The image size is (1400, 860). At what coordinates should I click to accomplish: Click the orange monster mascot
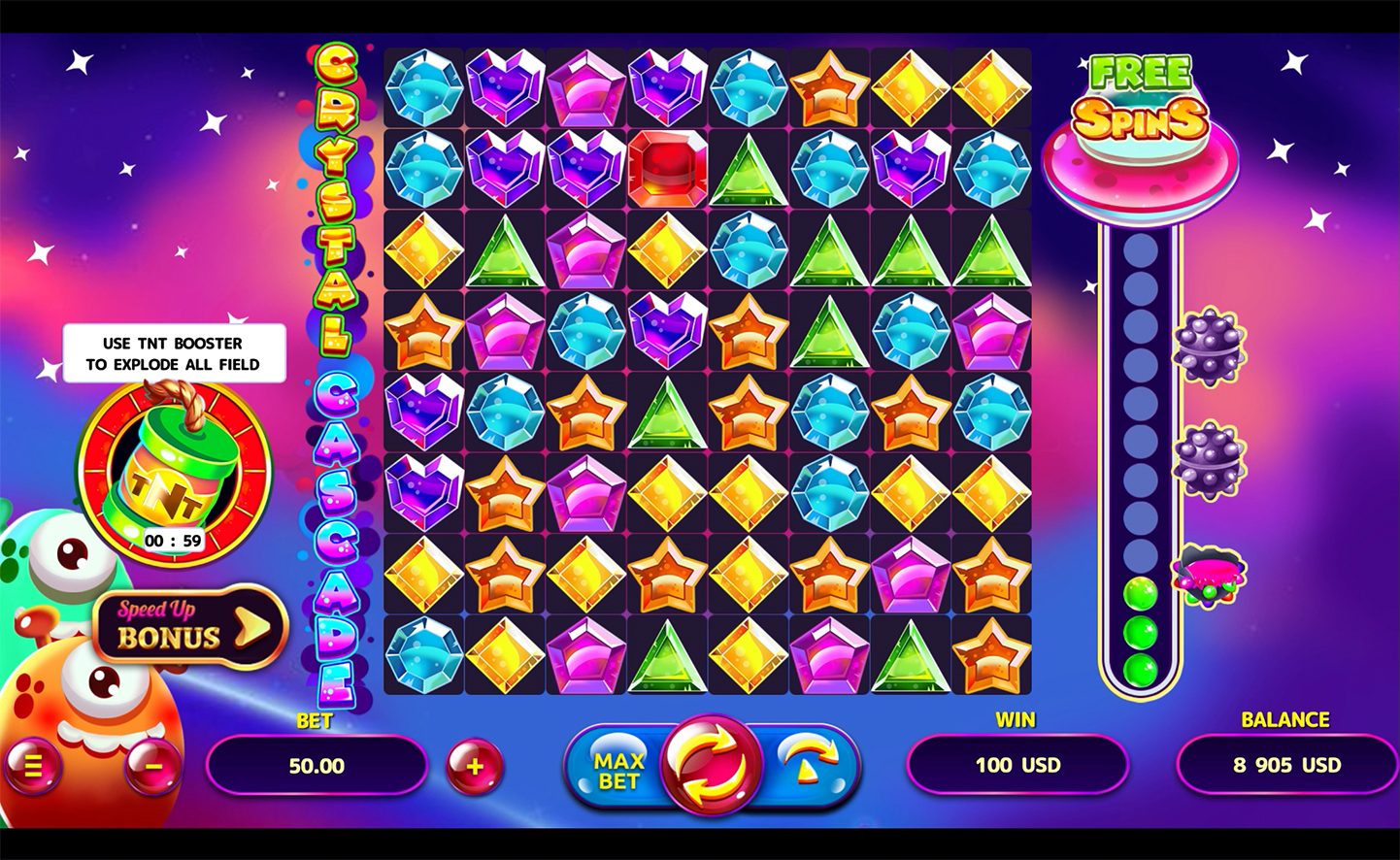92,718
